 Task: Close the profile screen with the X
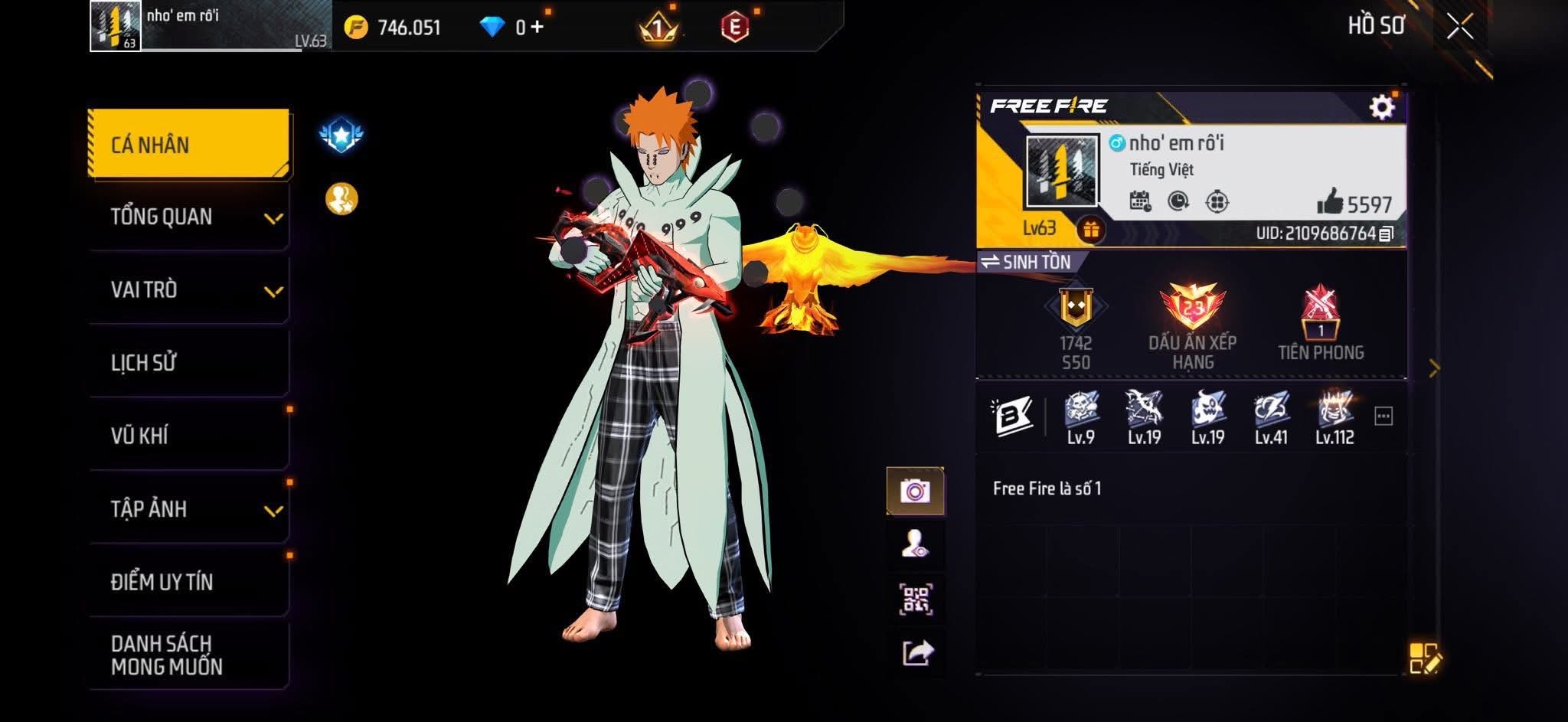(1459, 28)
